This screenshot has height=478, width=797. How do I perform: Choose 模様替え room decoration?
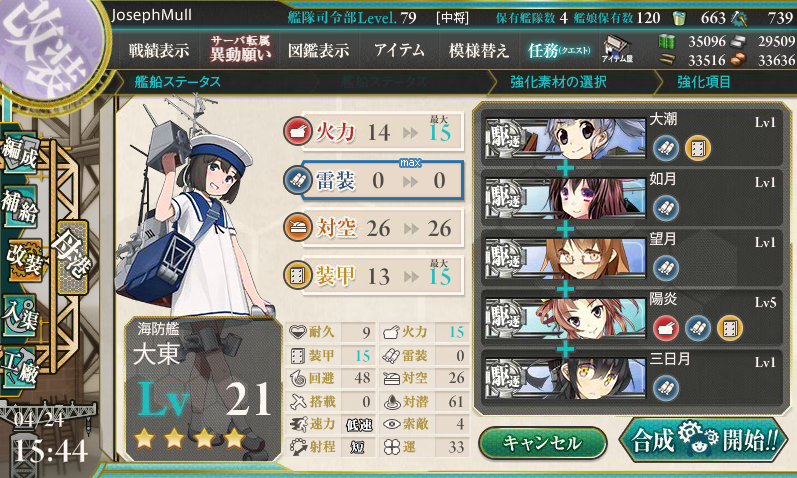tap(479, 50)
